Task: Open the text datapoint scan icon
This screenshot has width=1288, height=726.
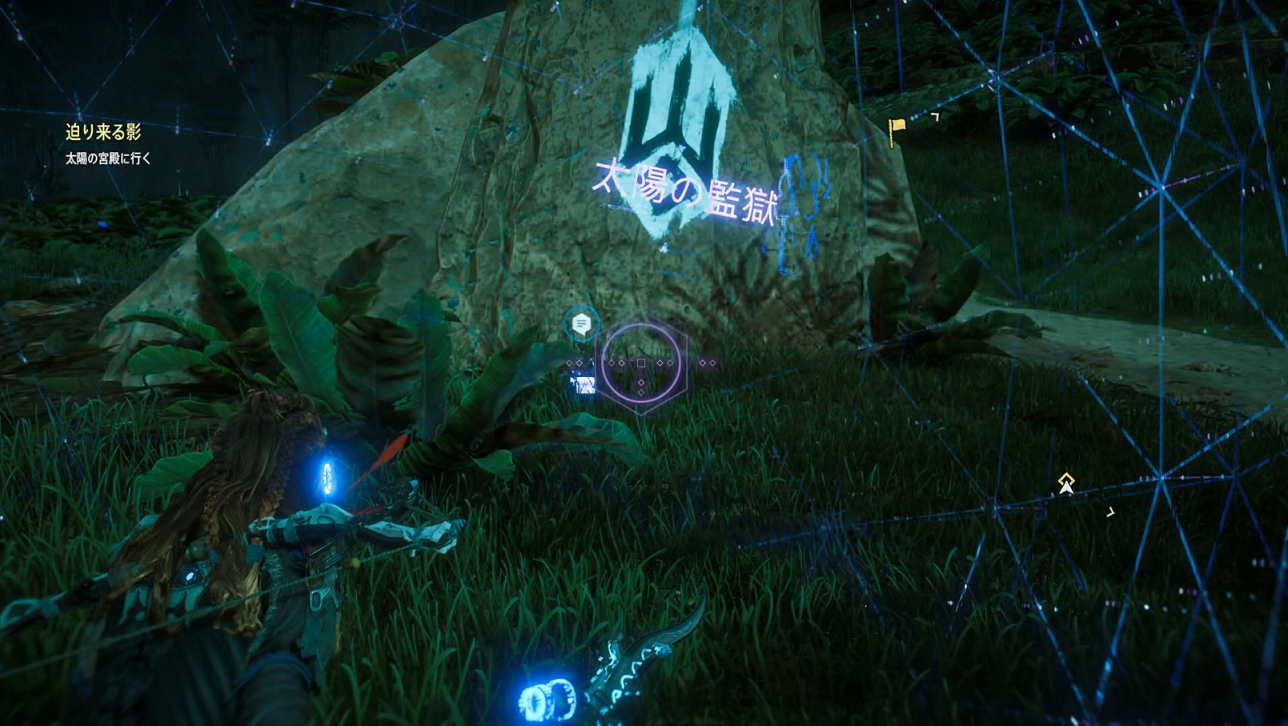Action: click(x=581, y=323)
